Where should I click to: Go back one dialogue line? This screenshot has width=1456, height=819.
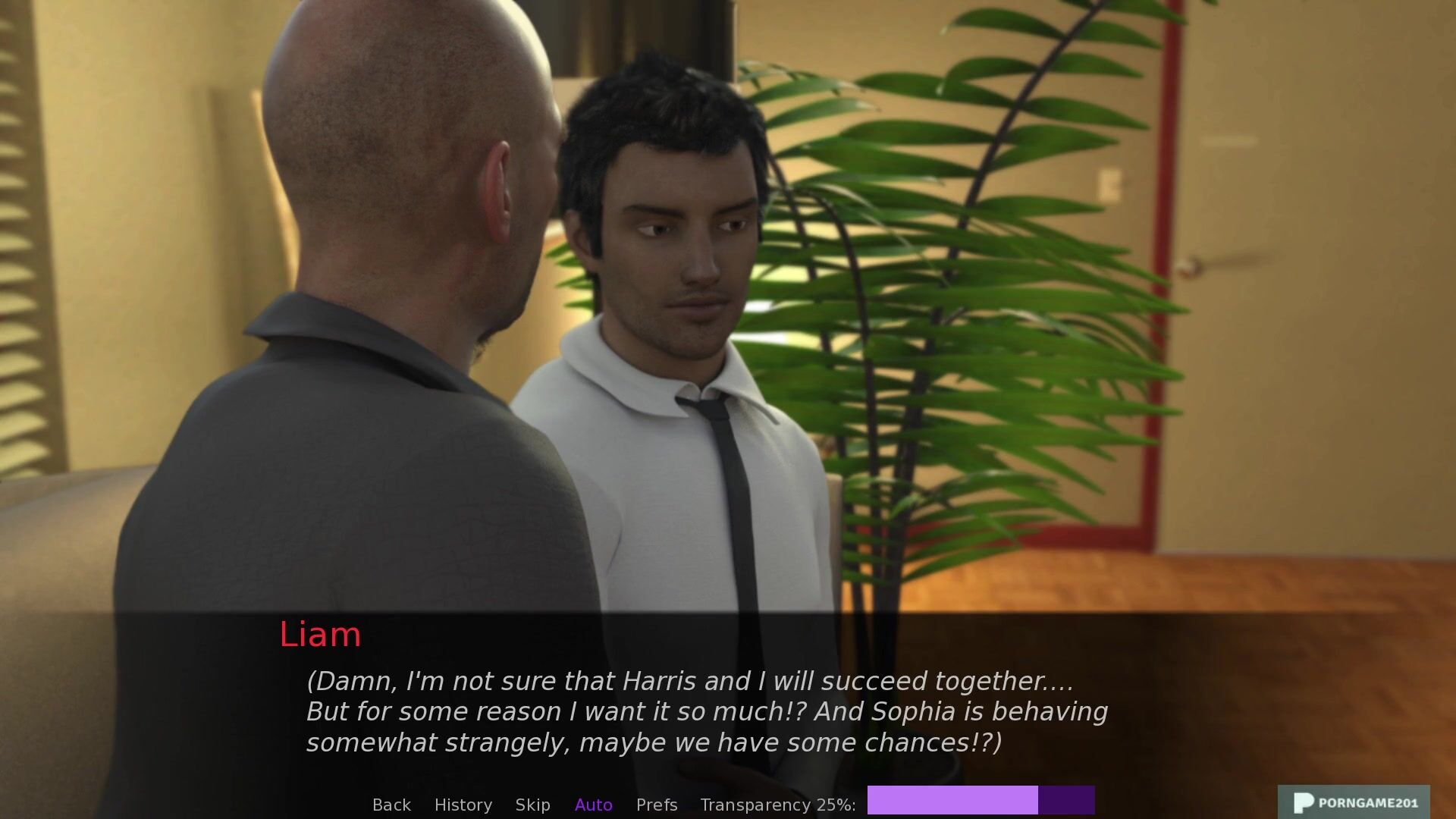[391, 805]
